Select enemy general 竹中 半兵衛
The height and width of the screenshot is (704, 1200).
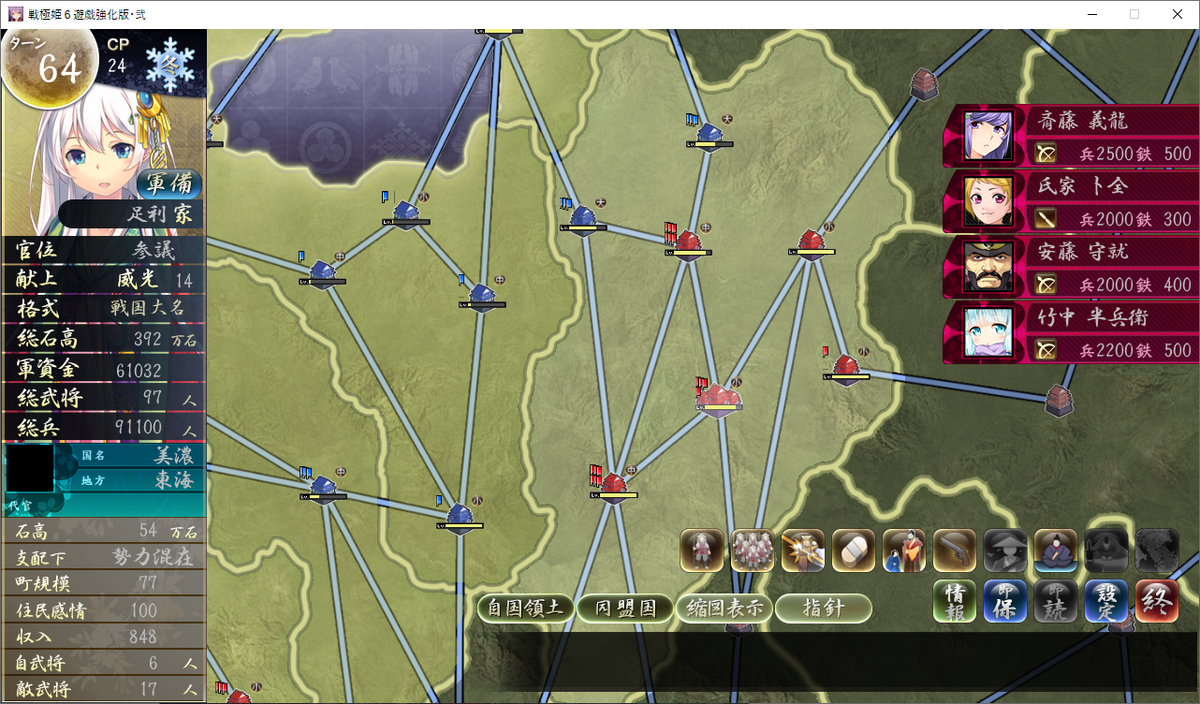click(1072, 333)
